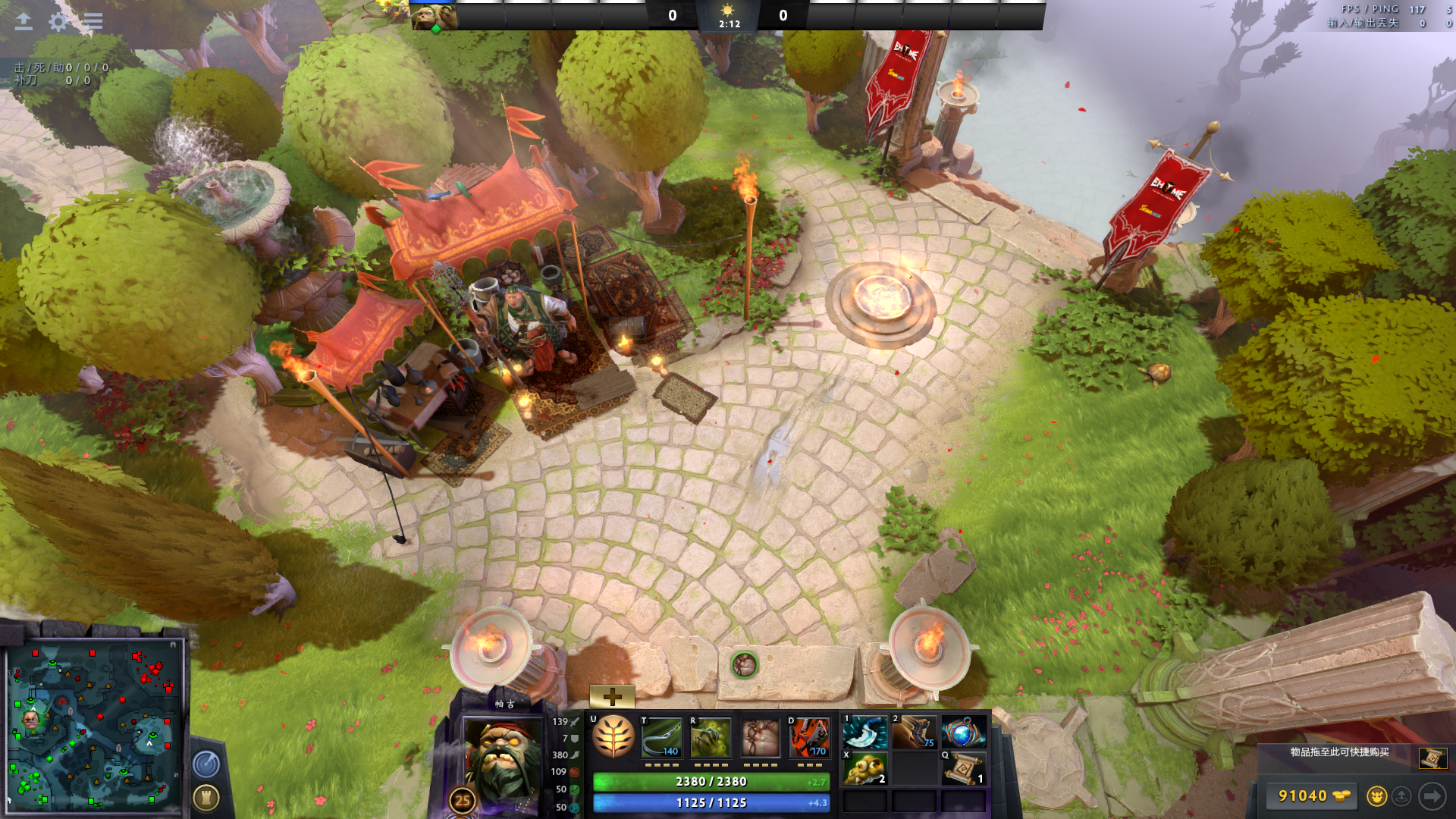Open the settings gear menu

pos(58,21)
